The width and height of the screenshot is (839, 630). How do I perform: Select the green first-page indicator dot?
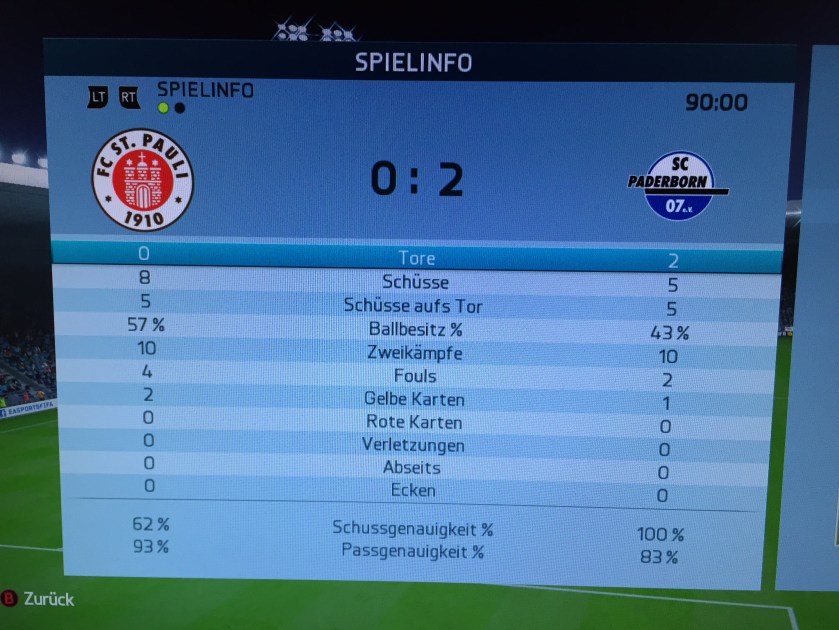(163, 108)
